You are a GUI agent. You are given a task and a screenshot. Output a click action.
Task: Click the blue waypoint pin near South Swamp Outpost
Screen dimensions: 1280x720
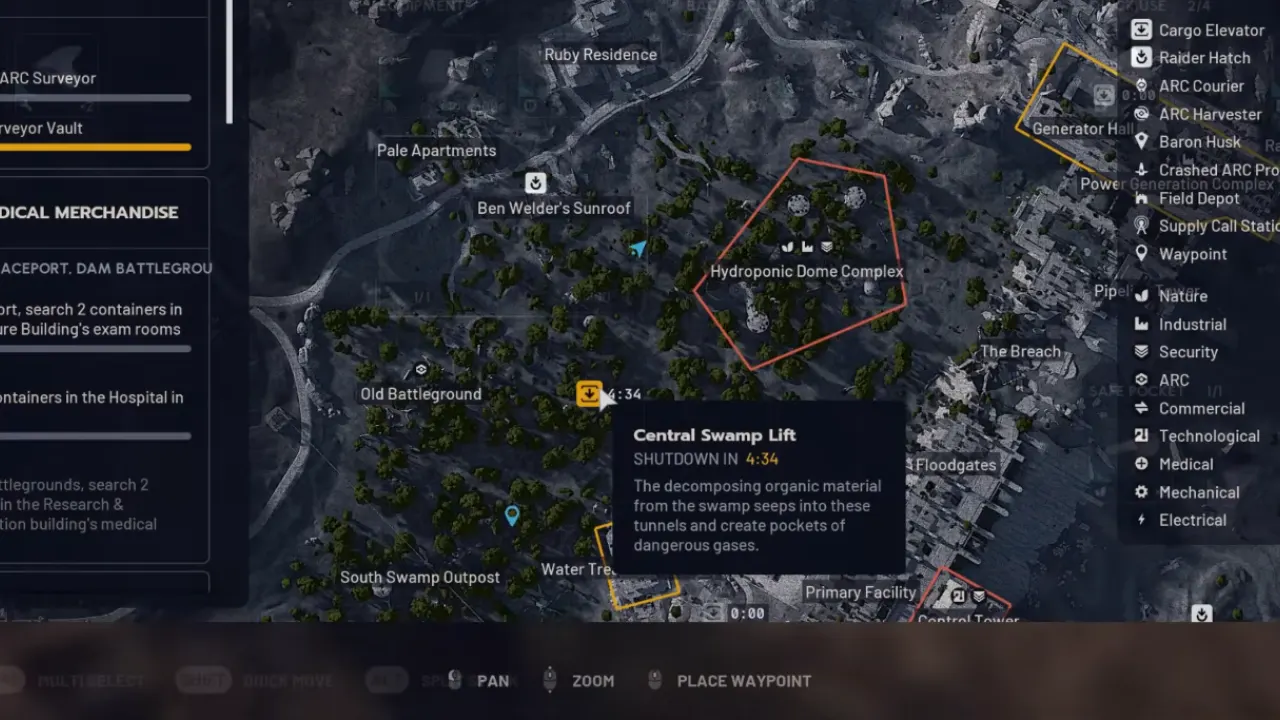point(512,515)
